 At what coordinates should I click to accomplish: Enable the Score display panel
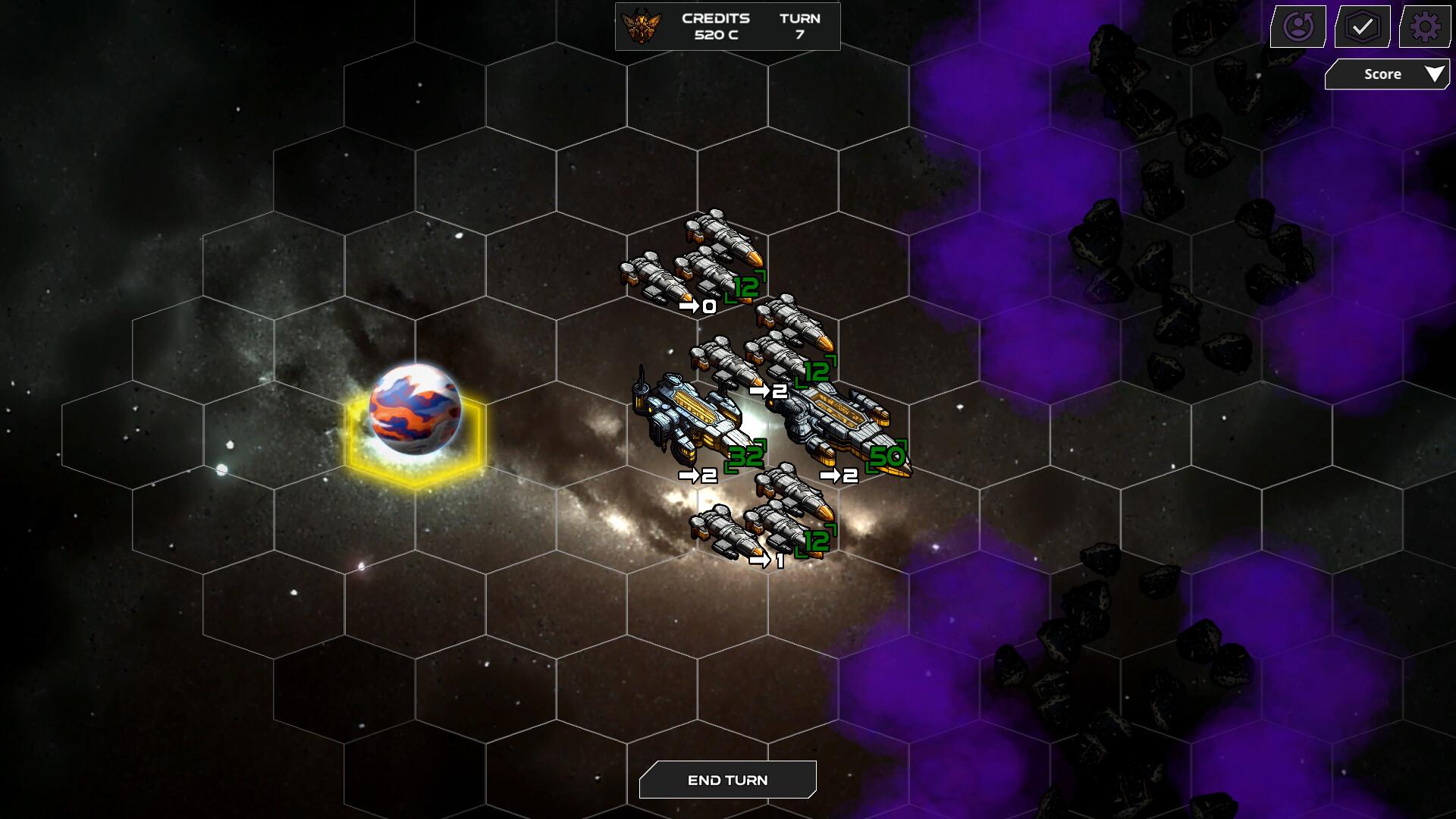(x=1386, y=74)
